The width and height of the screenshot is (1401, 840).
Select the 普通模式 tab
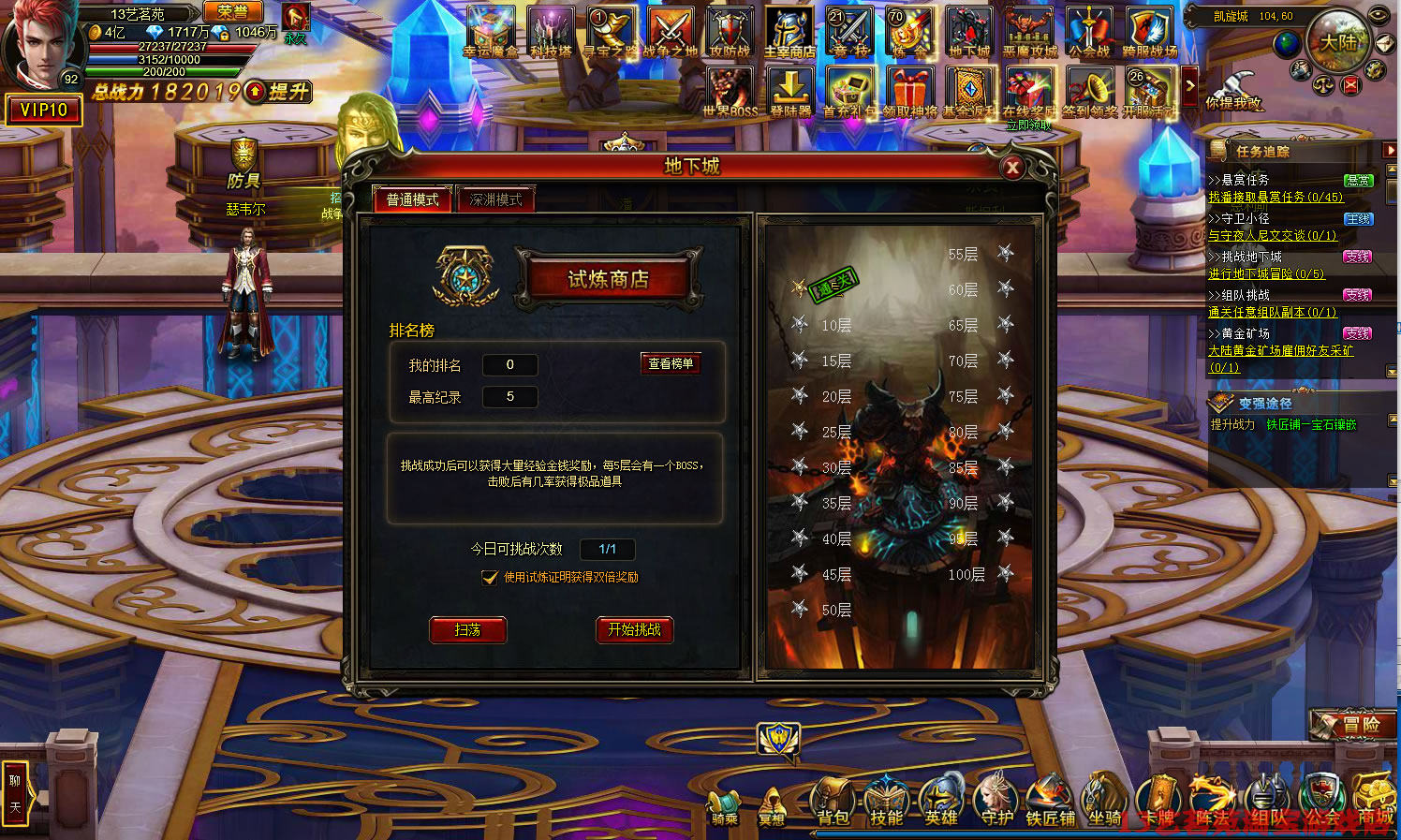413,199
